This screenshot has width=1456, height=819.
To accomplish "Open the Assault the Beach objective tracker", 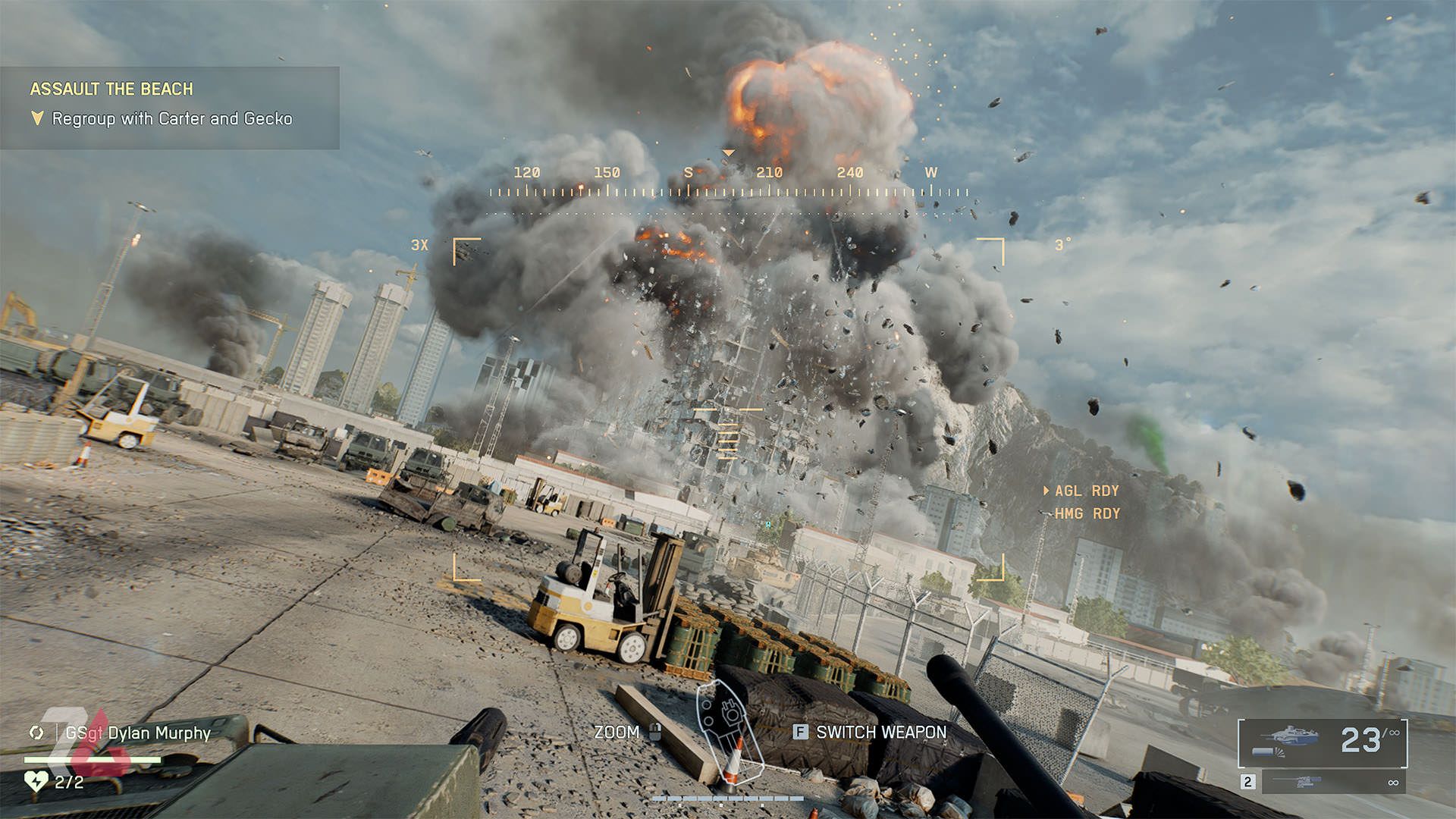I will (x=111, y=89).
